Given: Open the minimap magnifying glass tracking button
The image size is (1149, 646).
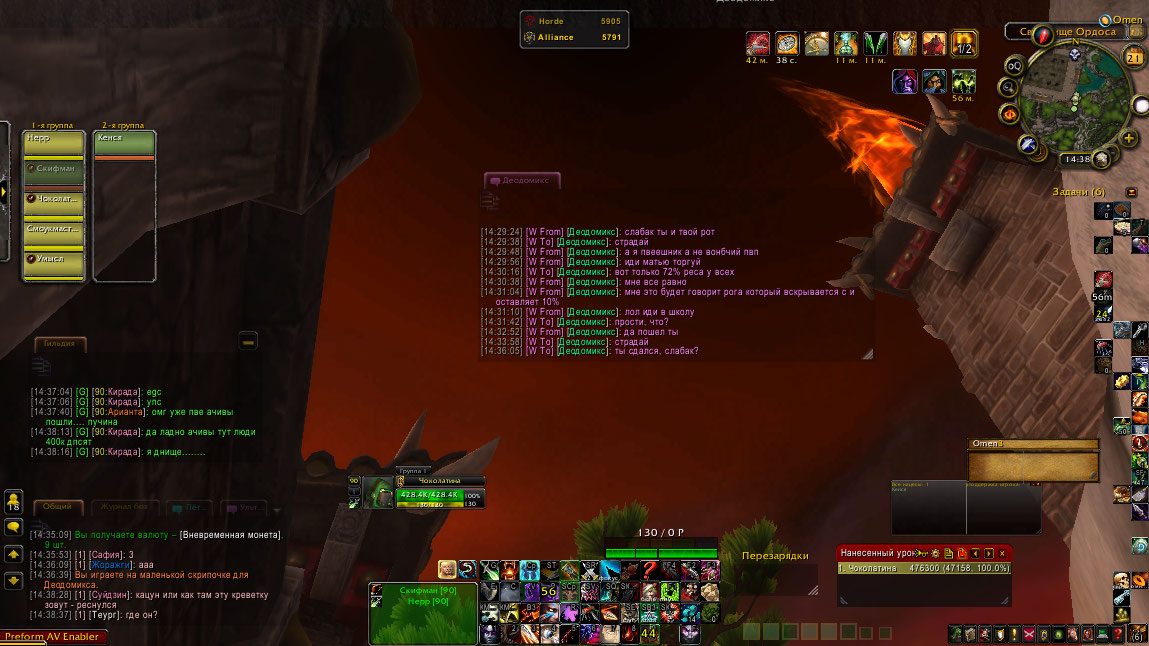Looking at the screenshot, I should (1008, 88).
